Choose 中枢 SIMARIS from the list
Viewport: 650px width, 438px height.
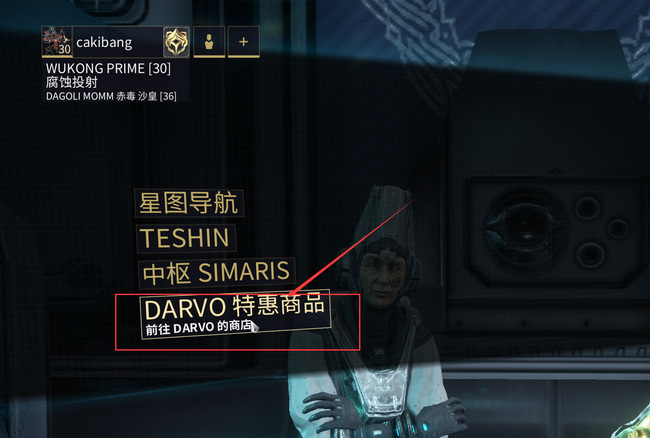coord(216,271)
